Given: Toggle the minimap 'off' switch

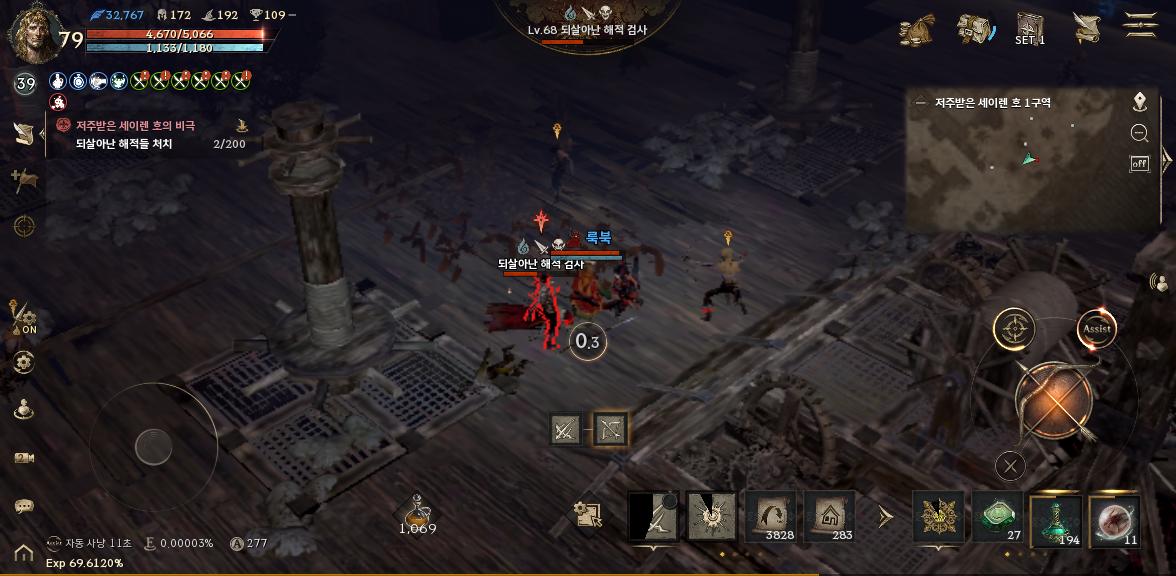Looking at the screenshot, I should pos(1139,164).
